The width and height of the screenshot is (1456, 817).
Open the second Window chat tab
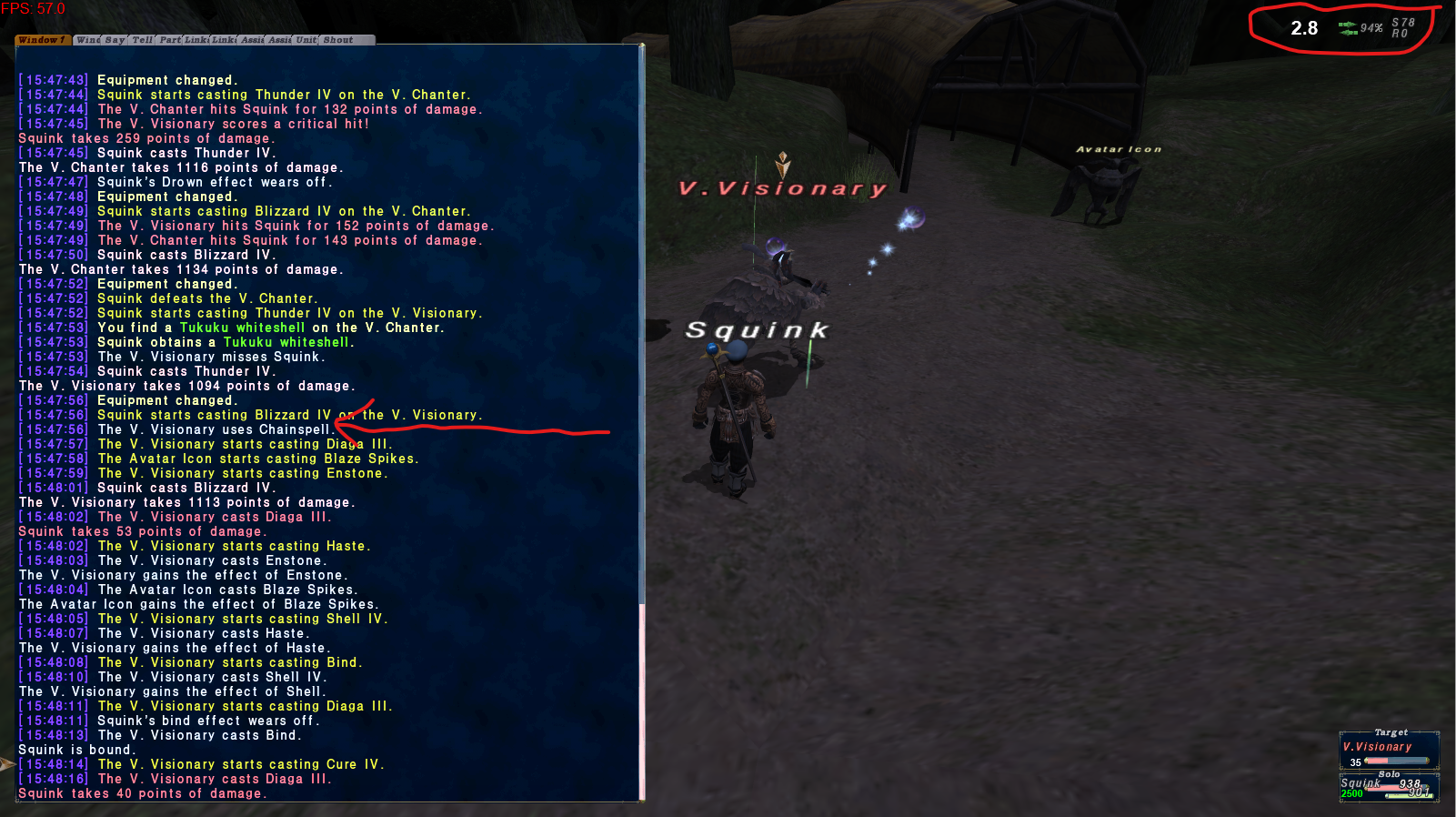pyautogui.click(x=87, y=41)
